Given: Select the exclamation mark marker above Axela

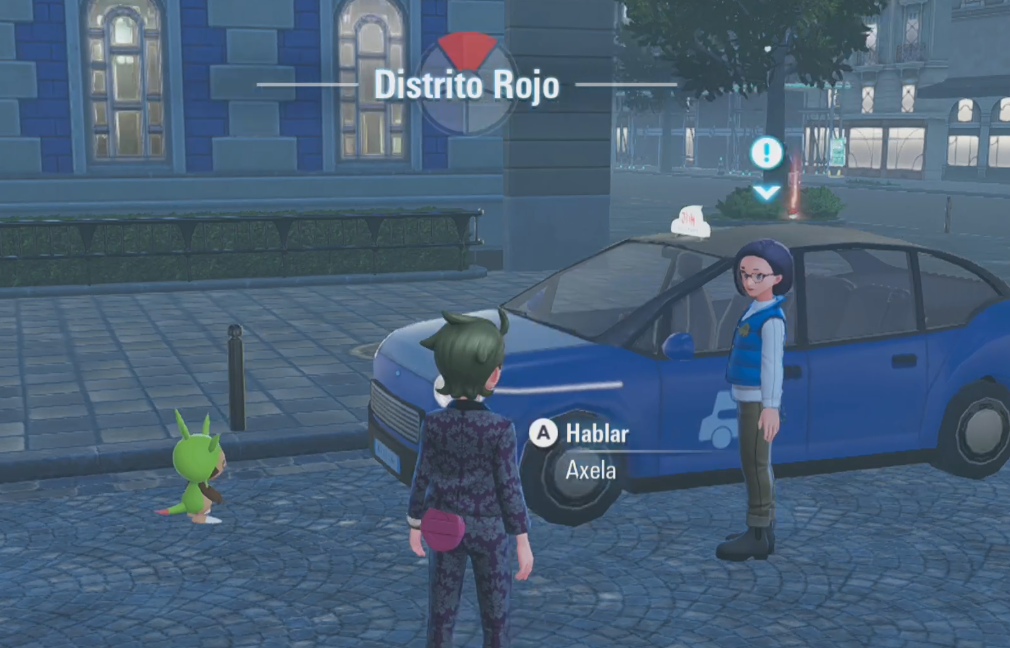Looking at the screenshot, I should 766,154.
